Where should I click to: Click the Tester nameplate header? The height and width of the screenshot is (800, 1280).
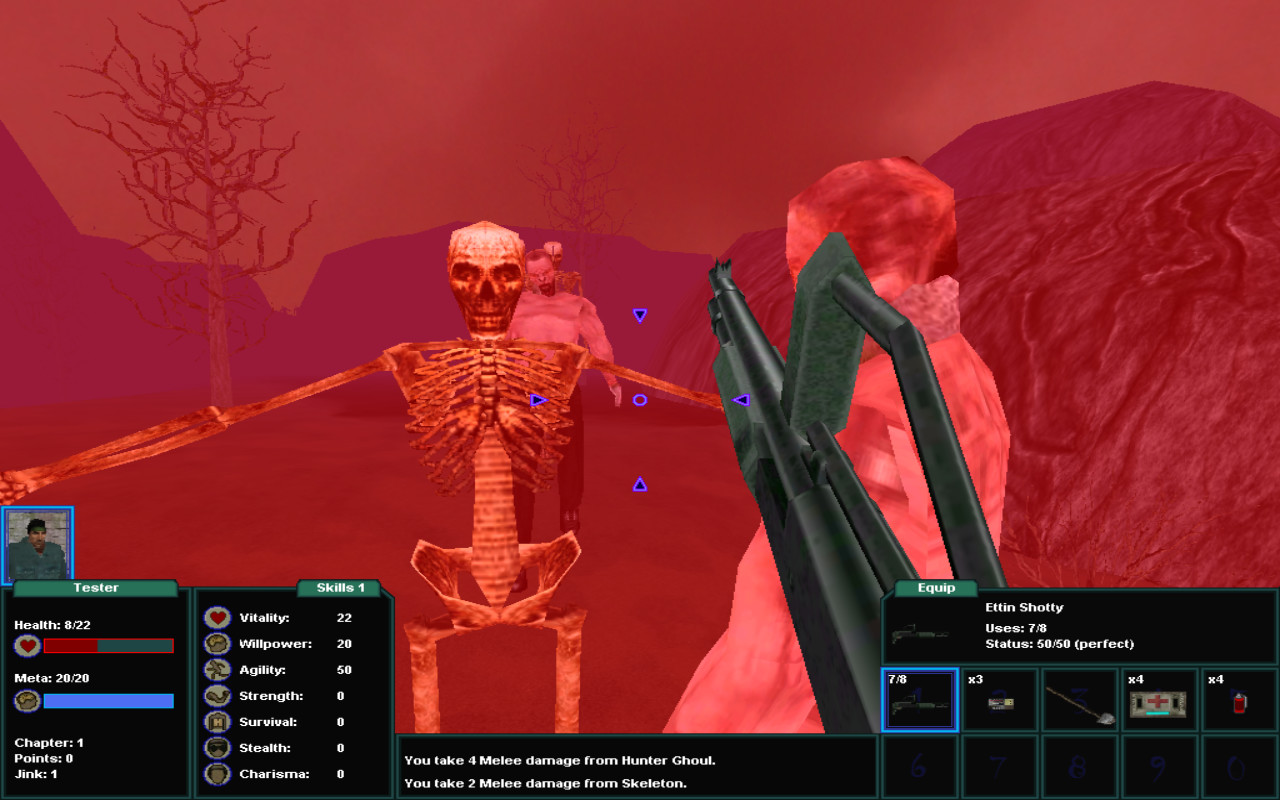[95, 587]
